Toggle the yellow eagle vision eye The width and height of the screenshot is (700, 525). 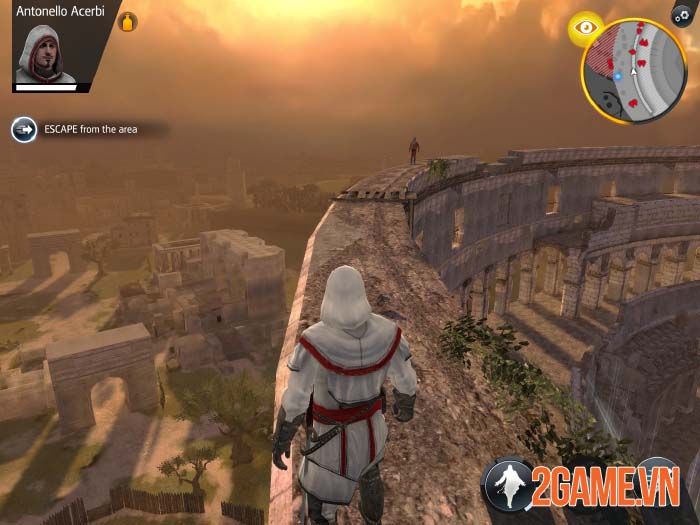pyautogui.click(x=584, y=29)
